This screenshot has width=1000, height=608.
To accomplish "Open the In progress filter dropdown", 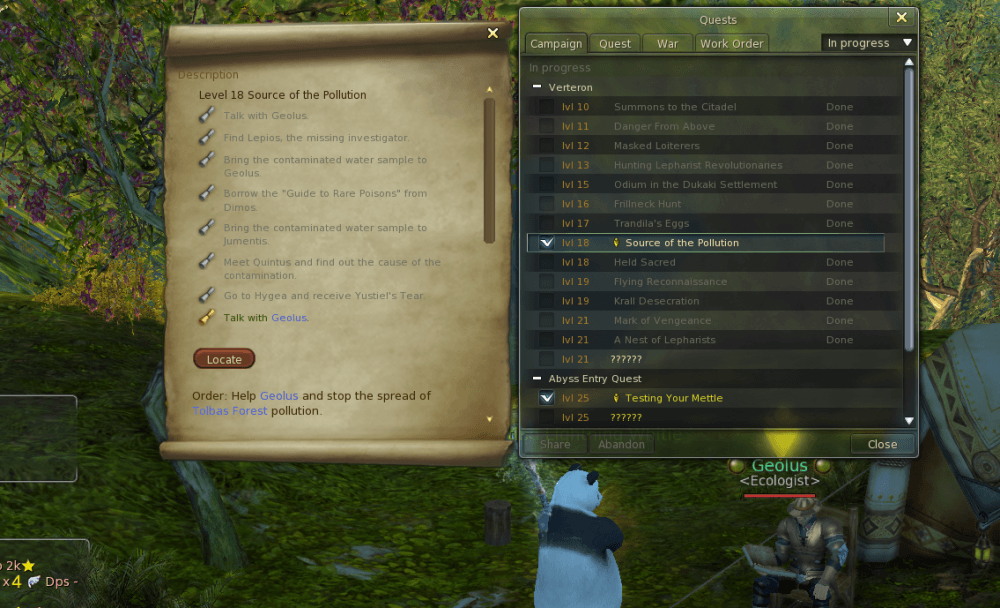I will click(869, 43).
